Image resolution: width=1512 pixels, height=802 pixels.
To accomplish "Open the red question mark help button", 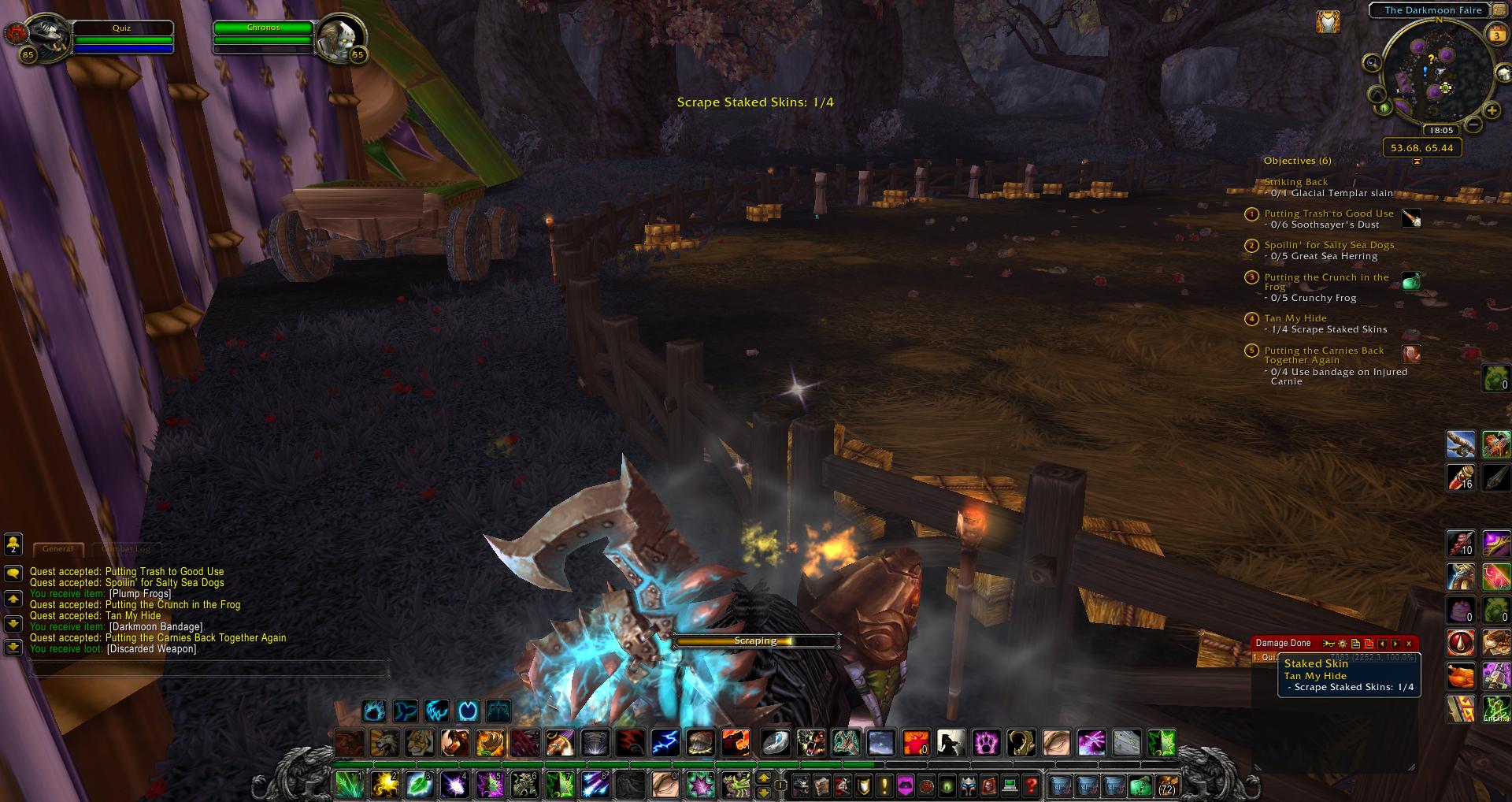I will click(1031, 785).
